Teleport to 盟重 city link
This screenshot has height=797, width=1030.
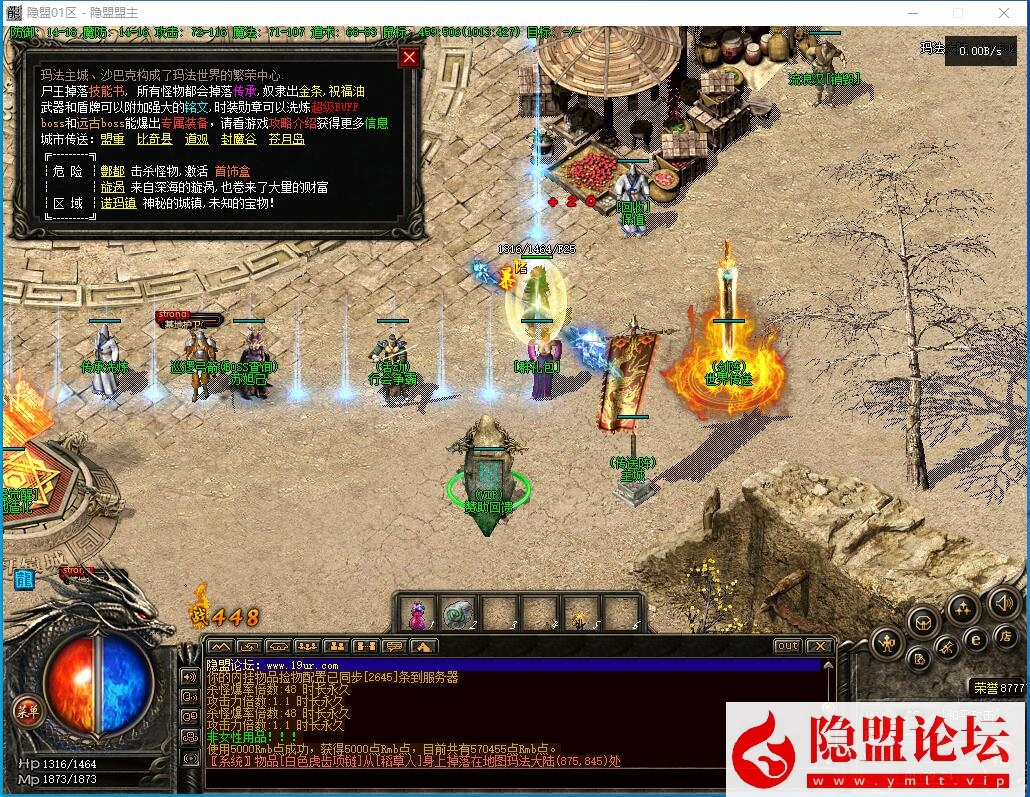(112, 139)
